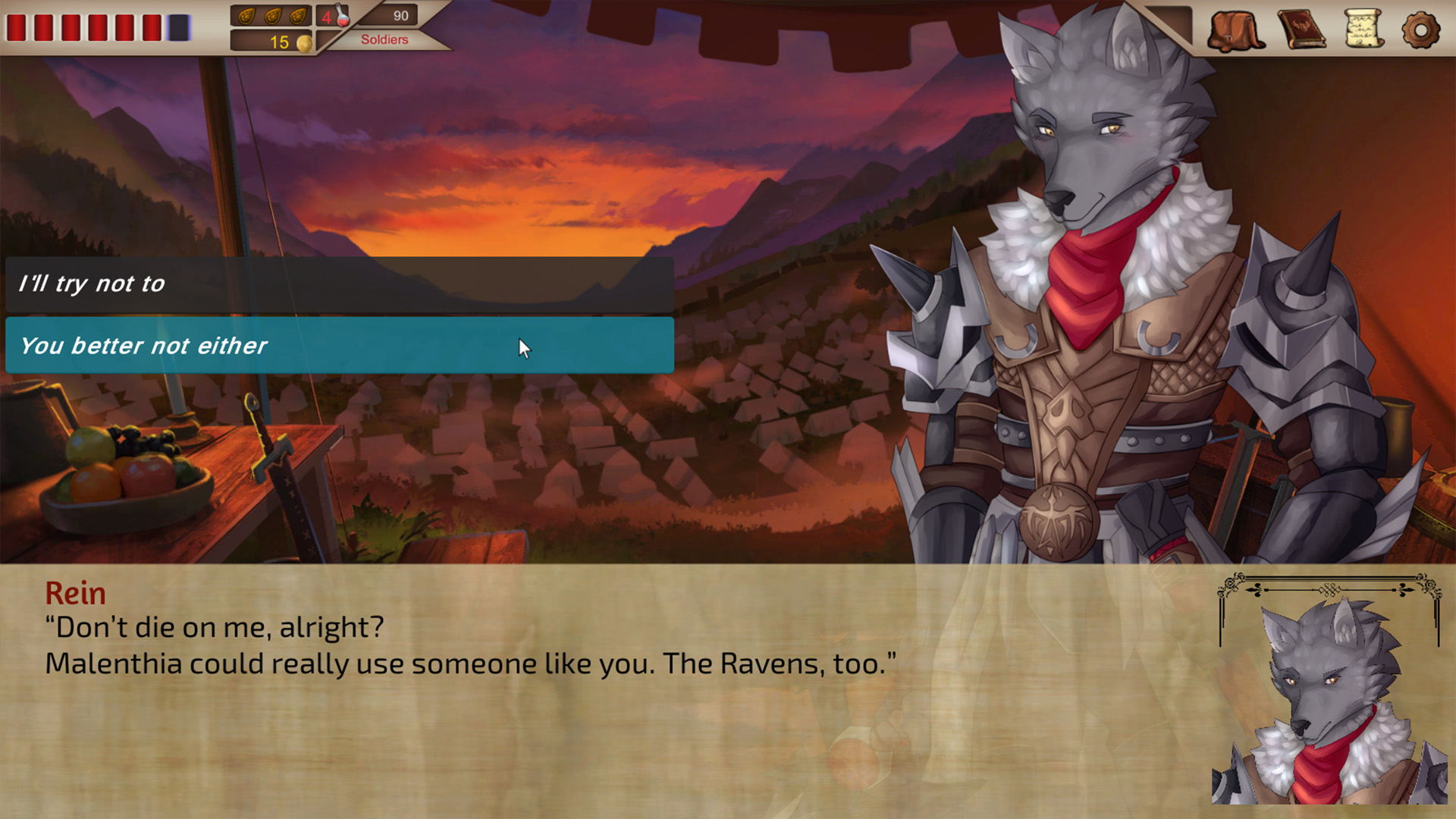Select the first golden teardrop token
This screenshot has height=819, width=1456.
(x=246, y=15)
